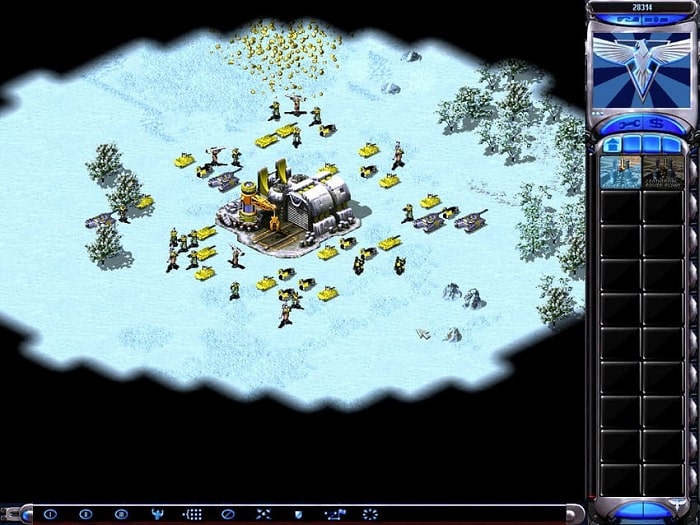Viewport: 700px width, 525px height.
Task: Activate the shield Guard command
Action: click(x=298, y=514)
